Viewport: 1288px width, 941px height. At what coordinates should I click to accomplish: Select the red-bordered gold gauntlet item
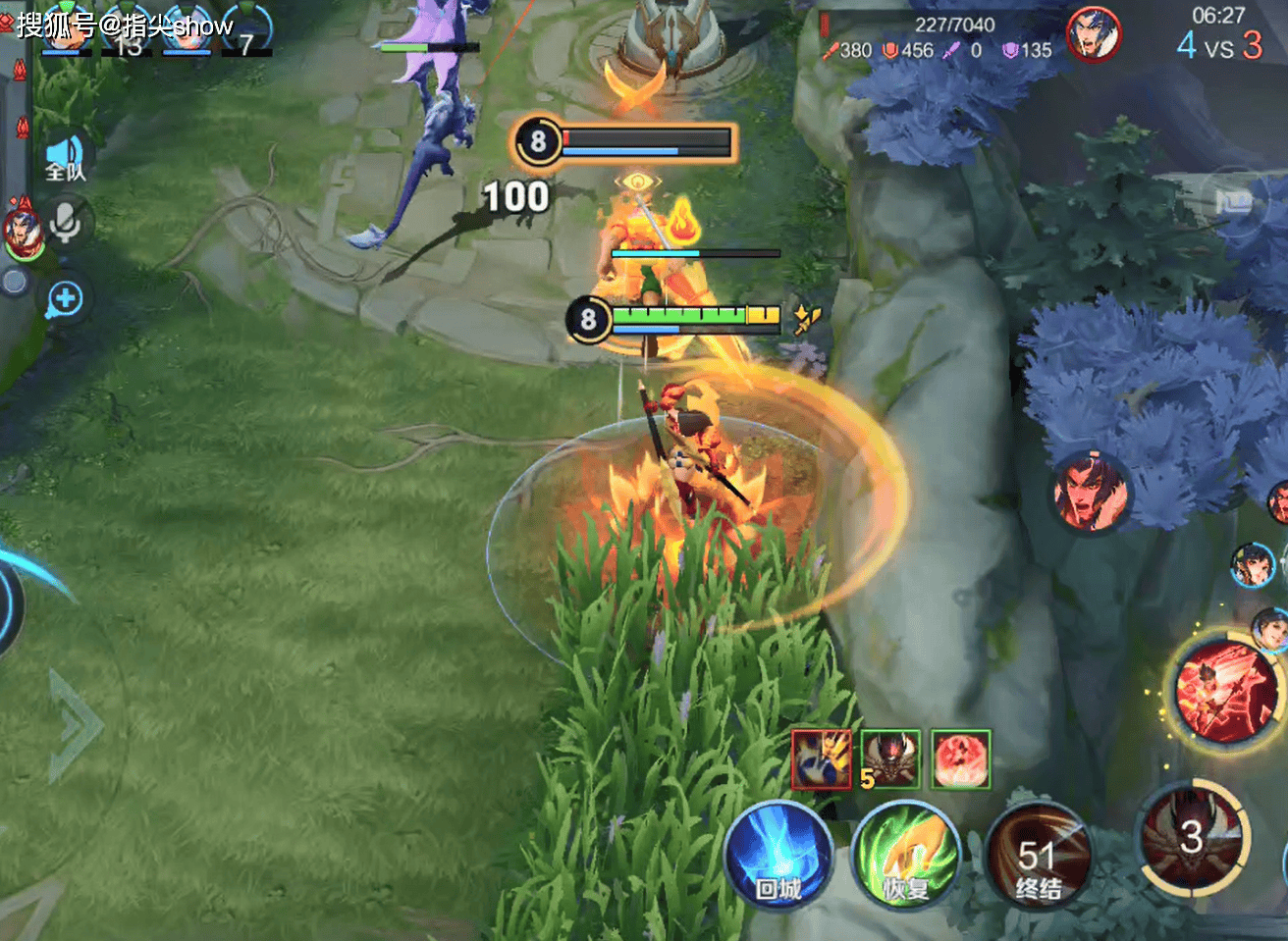point(822,758)
